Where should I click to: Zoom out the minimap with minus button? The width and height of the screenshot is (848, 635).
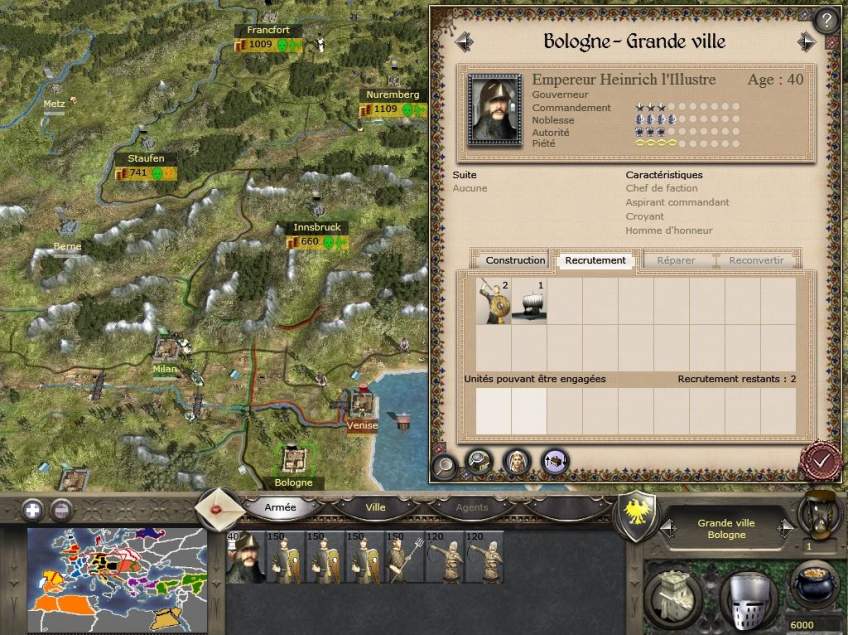(62, 509)
